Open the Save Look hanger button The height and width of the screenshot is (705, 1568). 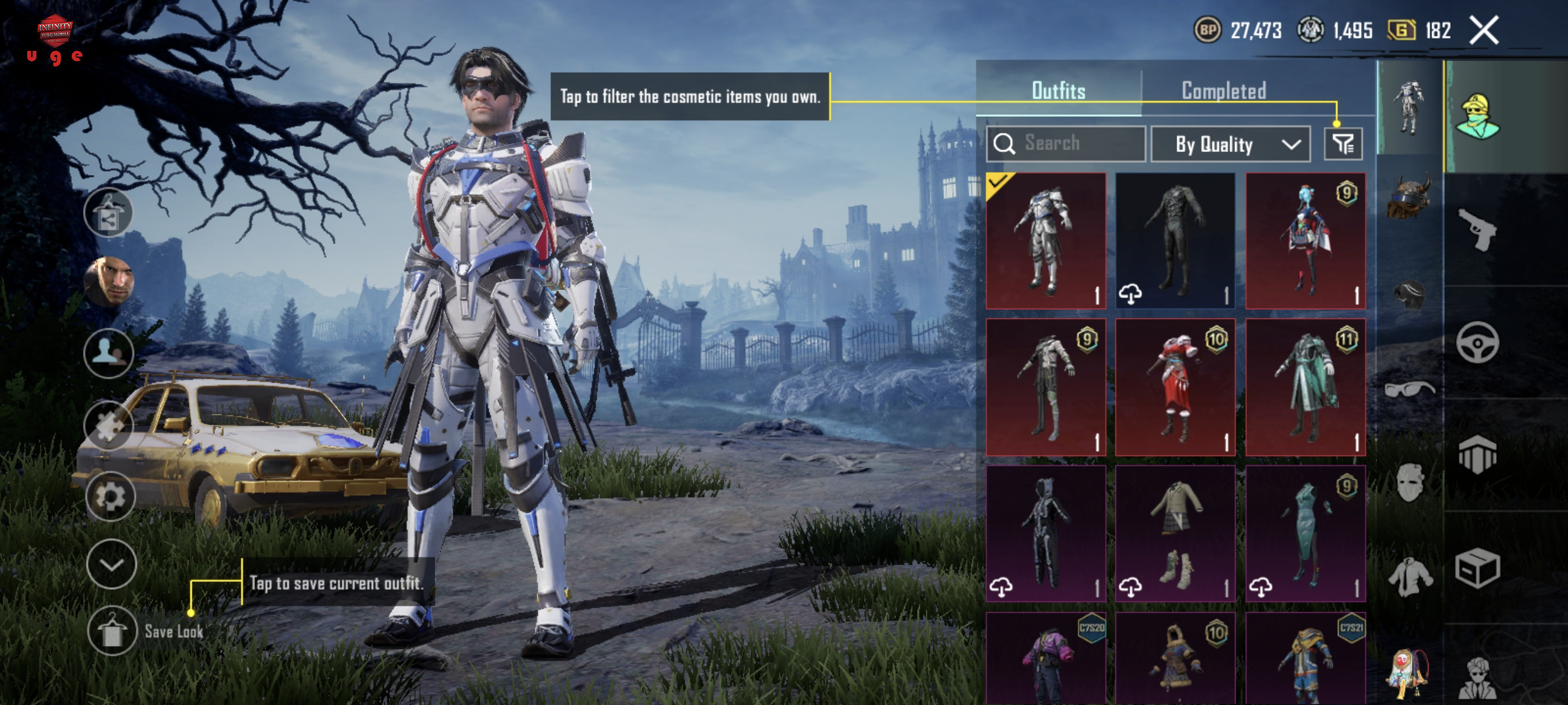112,631
